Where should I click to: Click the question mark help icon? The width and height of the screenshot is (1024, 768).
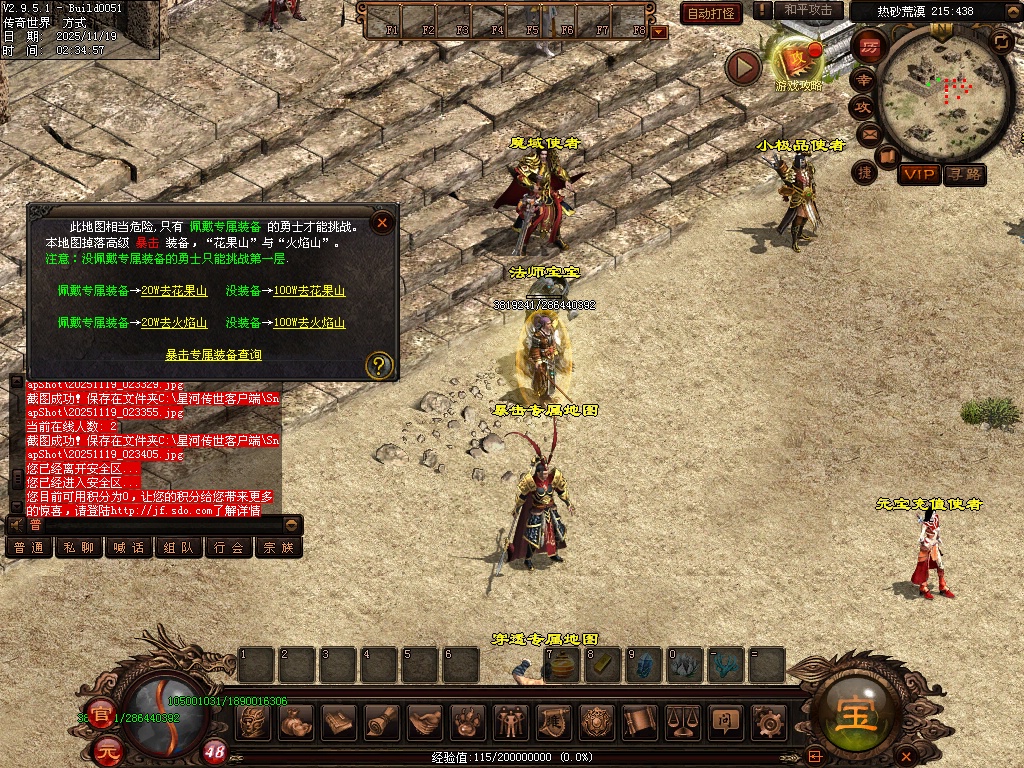(378, 365)
